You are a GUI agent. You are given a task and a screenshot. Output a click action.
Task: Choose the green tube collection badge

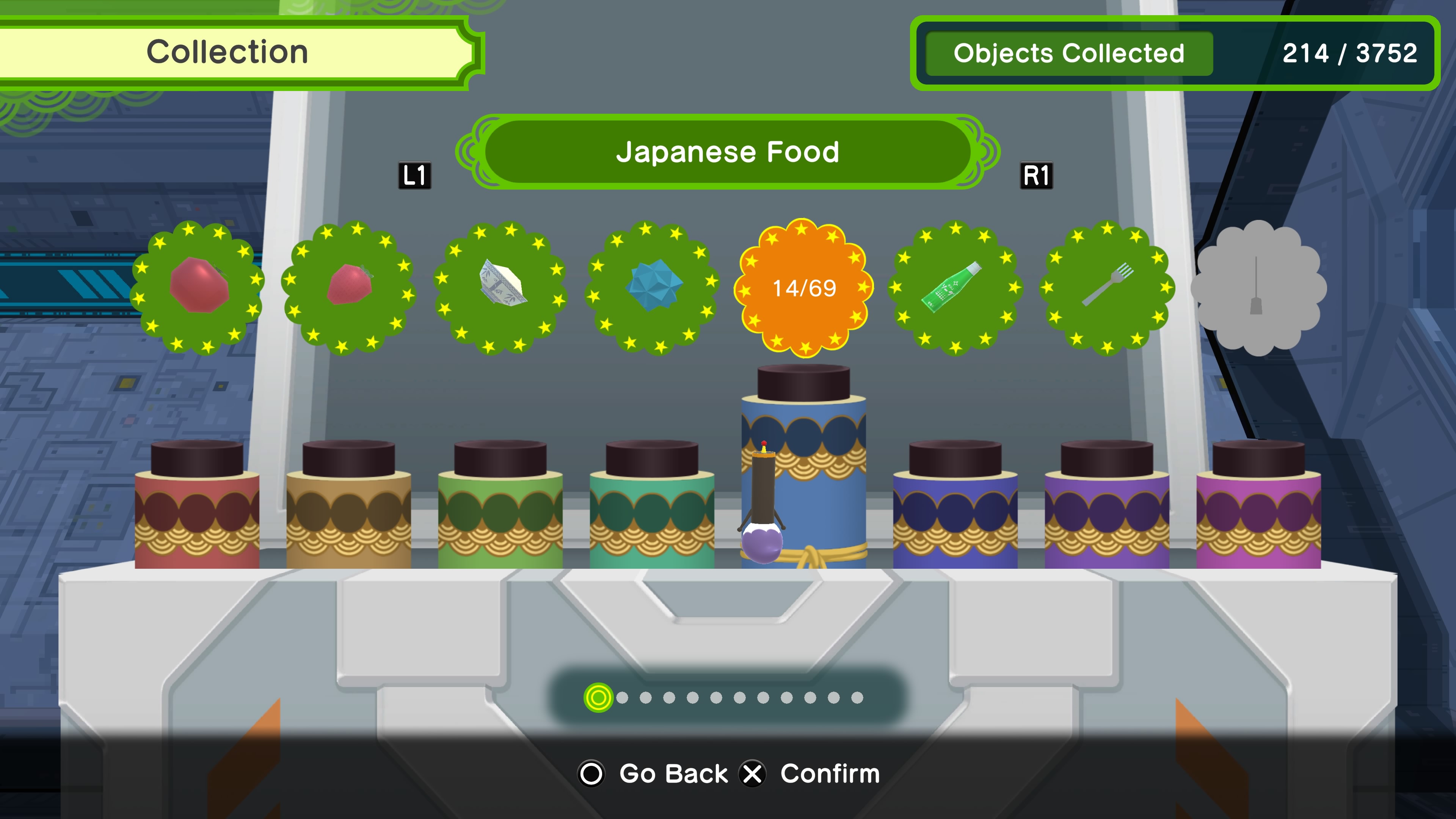click(955, 287)
